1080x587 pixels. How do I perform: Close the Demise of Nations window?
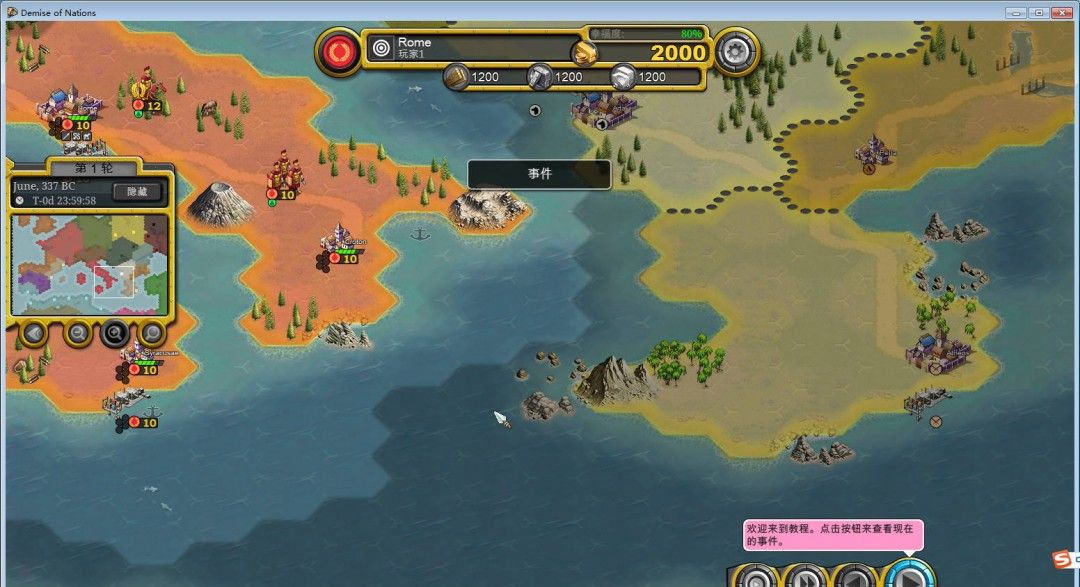(x=1062, y=12)
